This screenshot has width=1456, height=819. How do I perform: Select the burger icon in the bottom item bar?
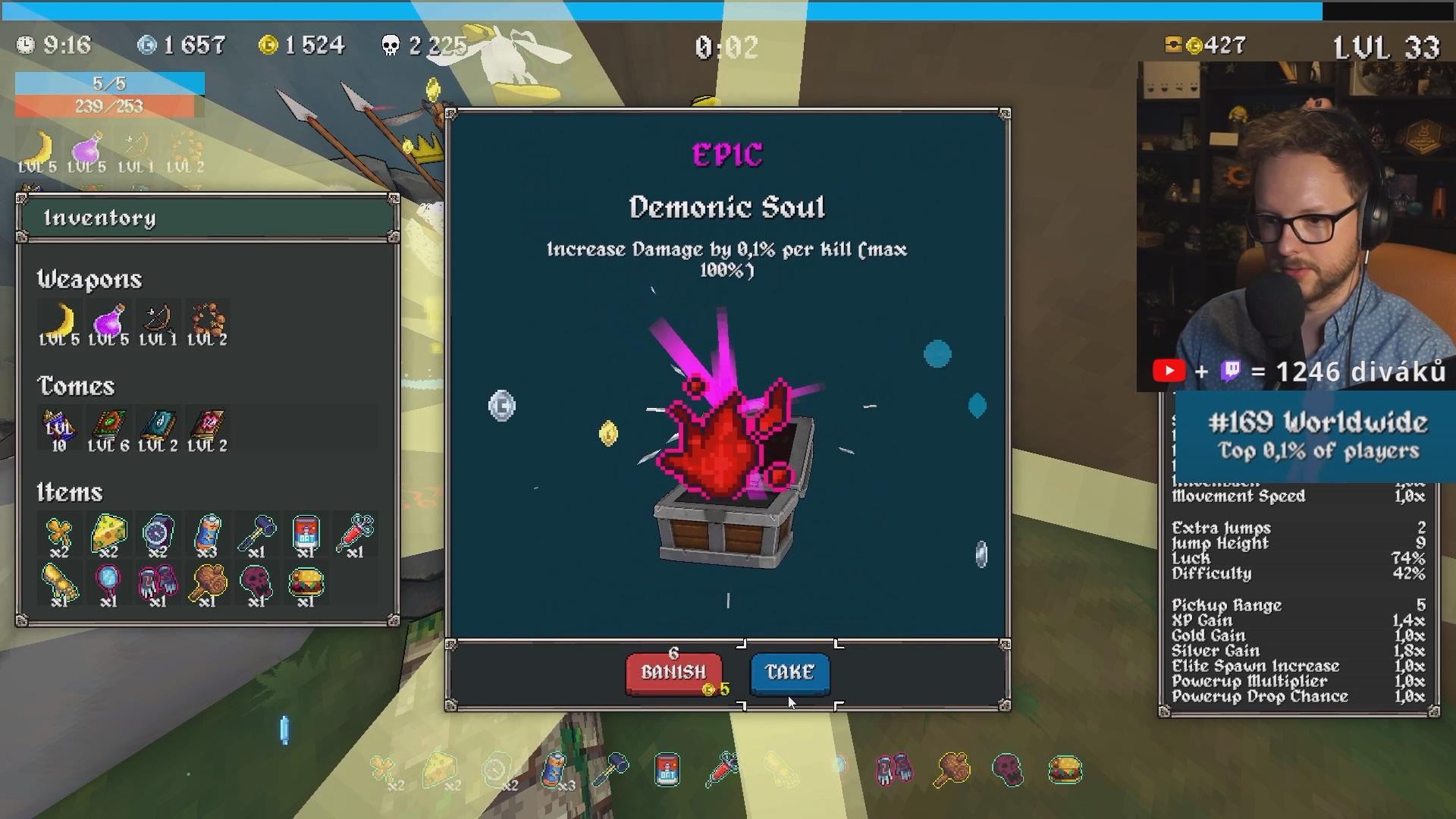pos(1065,770)
